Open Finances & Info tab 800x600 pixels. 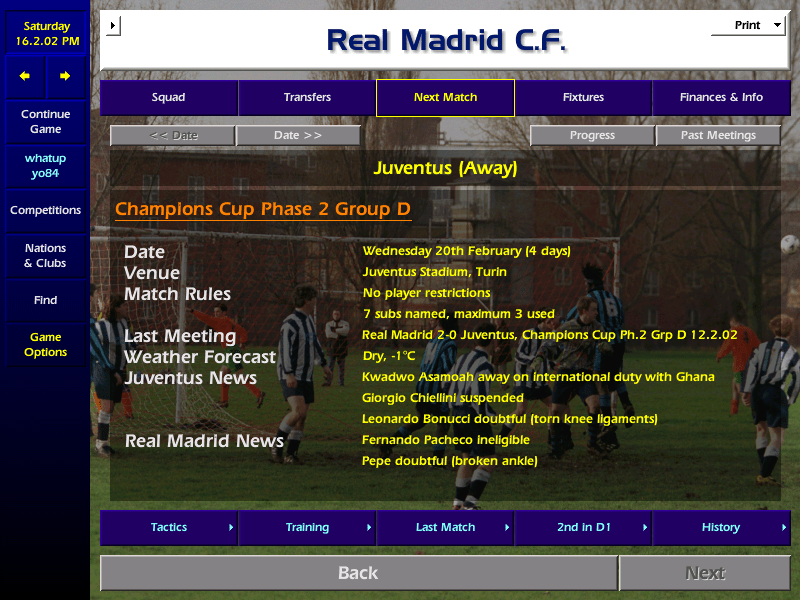pos(721,98)
